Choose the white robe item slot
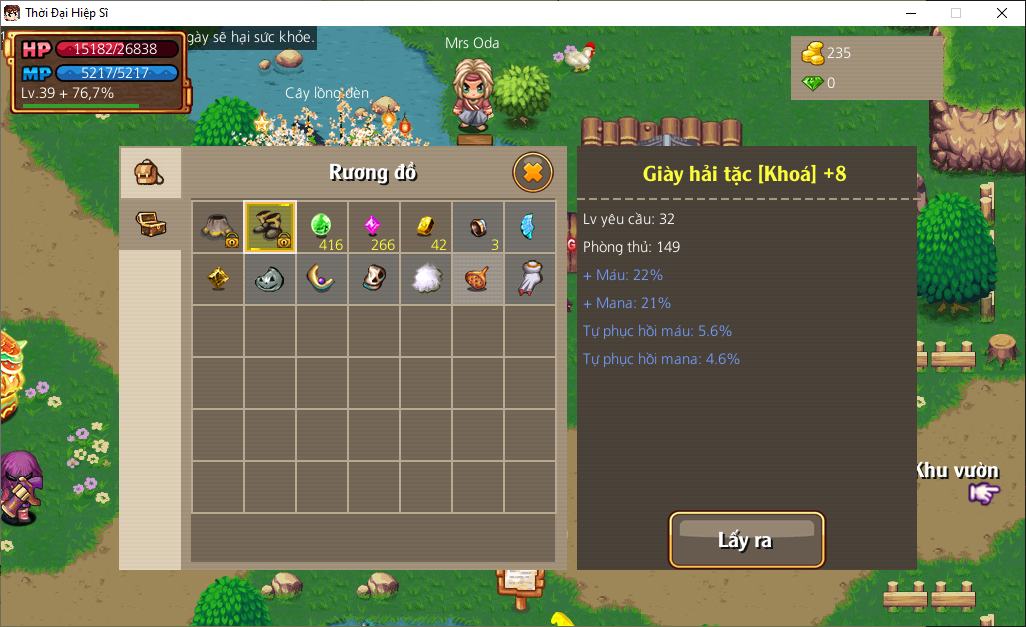 tap(529, 279)
